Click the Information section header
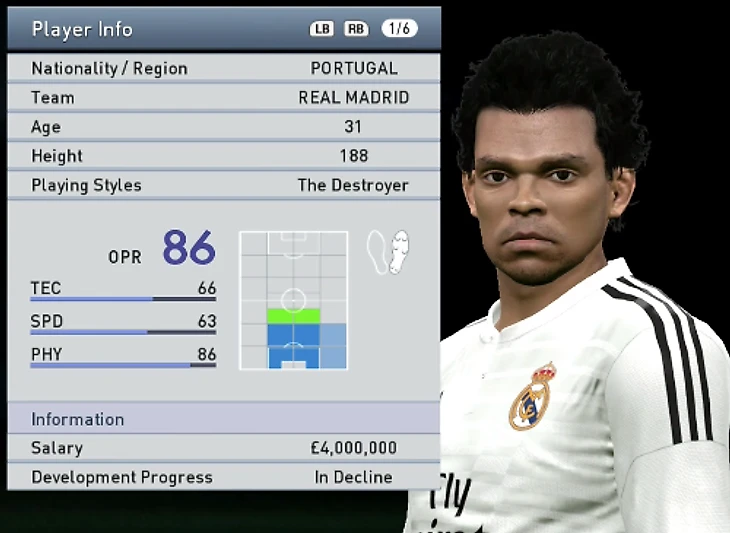 coord(223,419)
